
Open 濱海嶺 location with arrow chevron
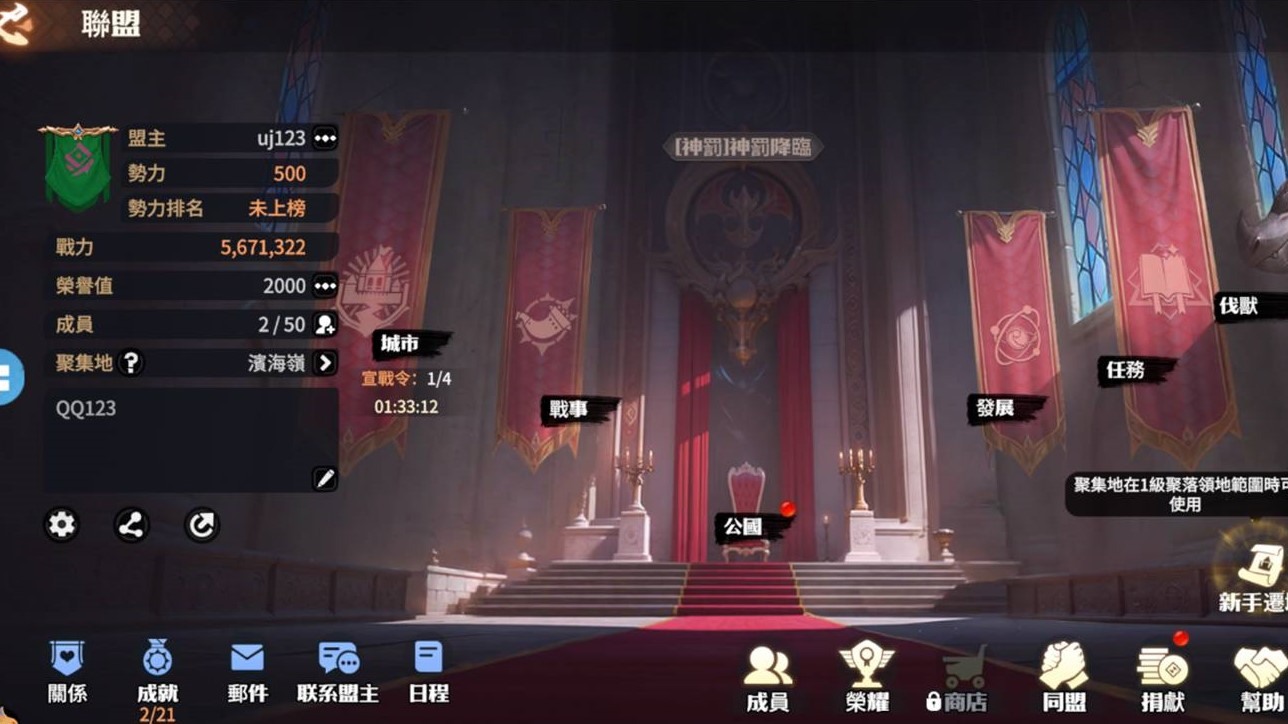click(x=325, y=364)
